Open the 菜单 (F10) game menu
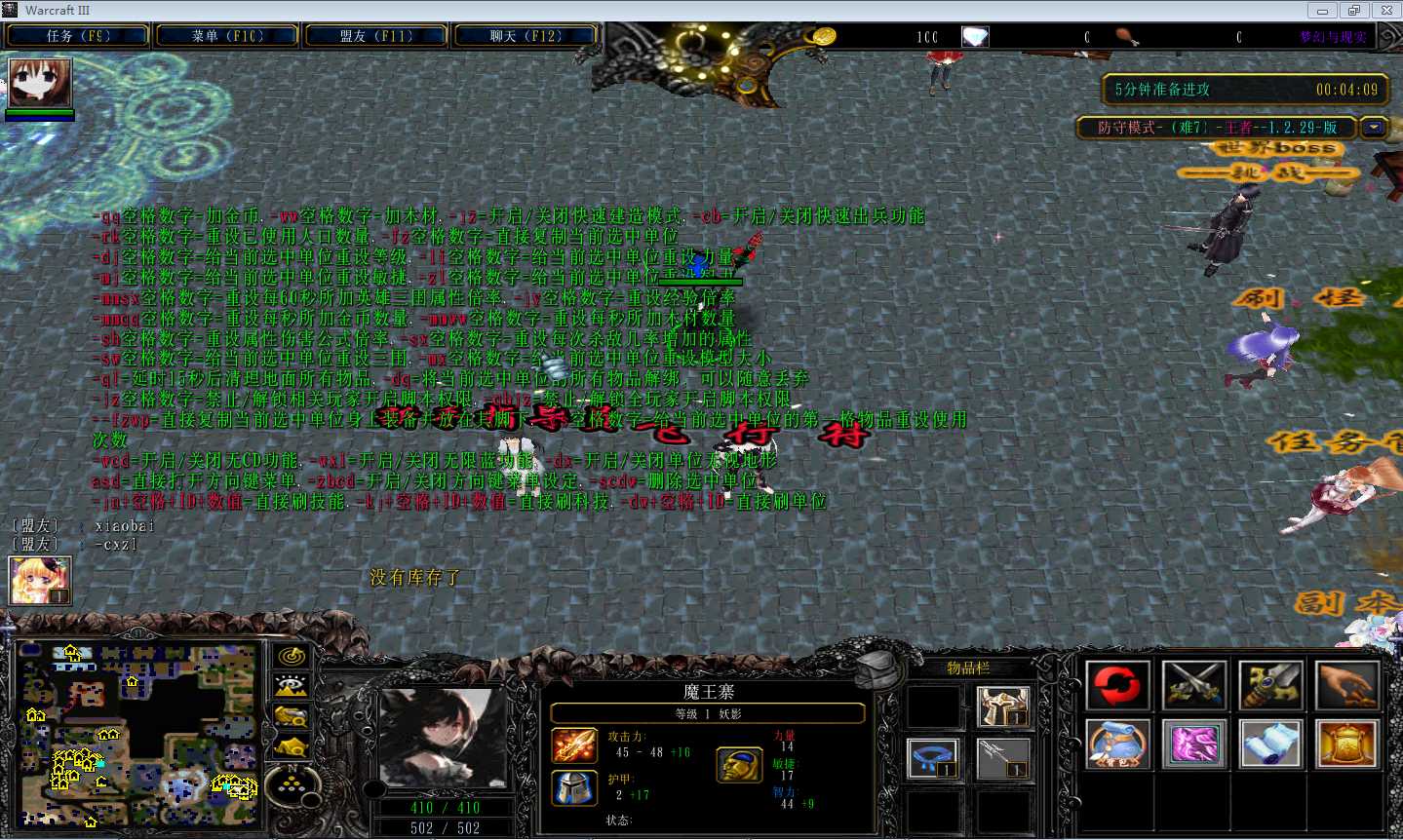 (x=227, y=36)
